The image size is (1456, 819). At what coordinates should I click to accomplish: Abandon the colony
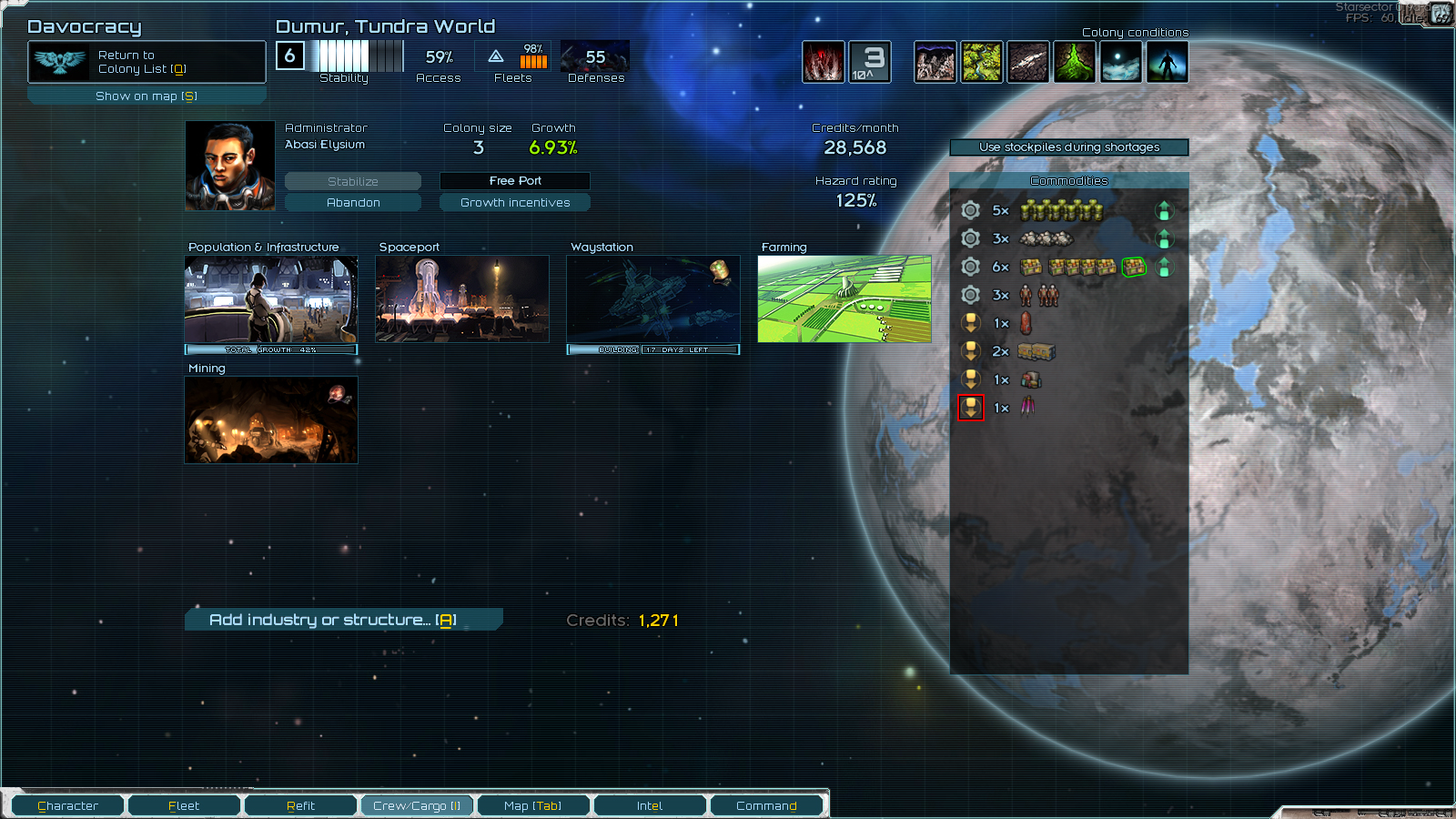(353, 202)
